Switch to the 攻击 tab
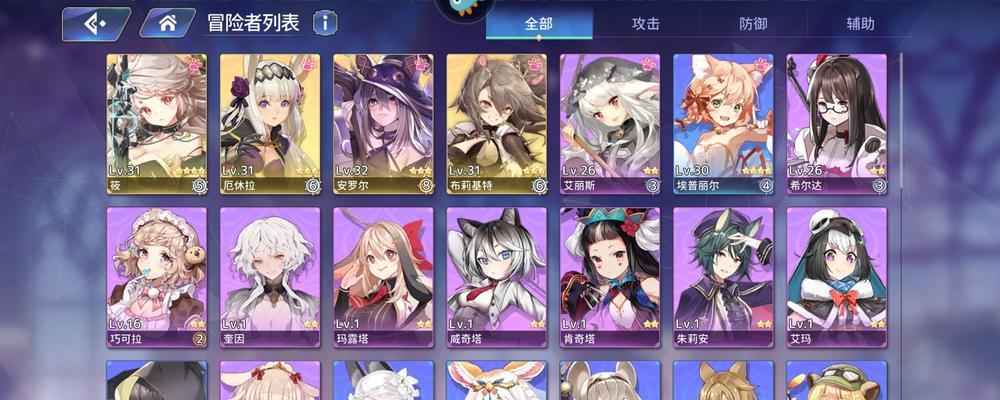The image size is (1000, 400). click(646, 24)
